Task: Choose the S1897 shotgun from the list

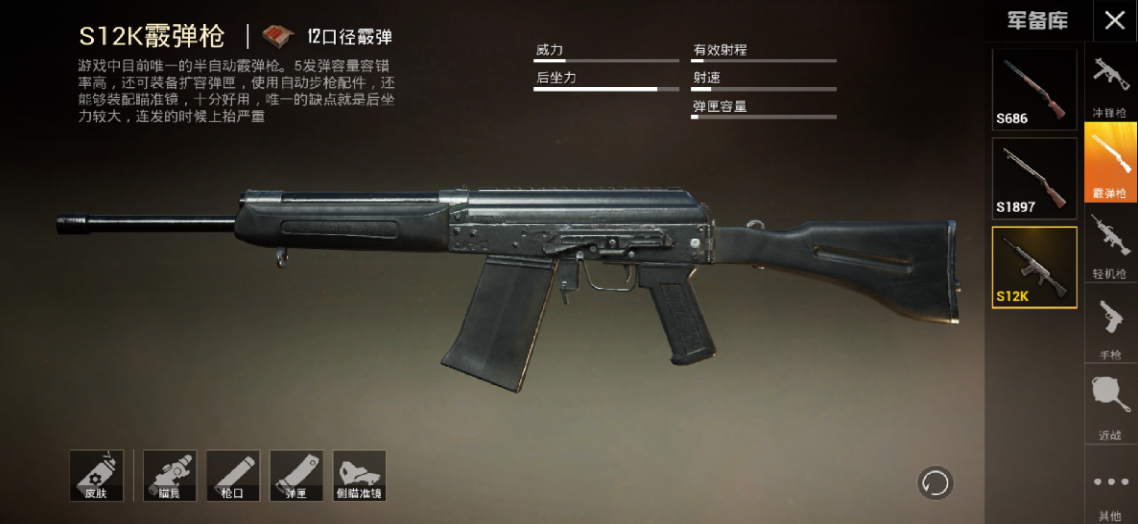Action: coord(1034,177)
